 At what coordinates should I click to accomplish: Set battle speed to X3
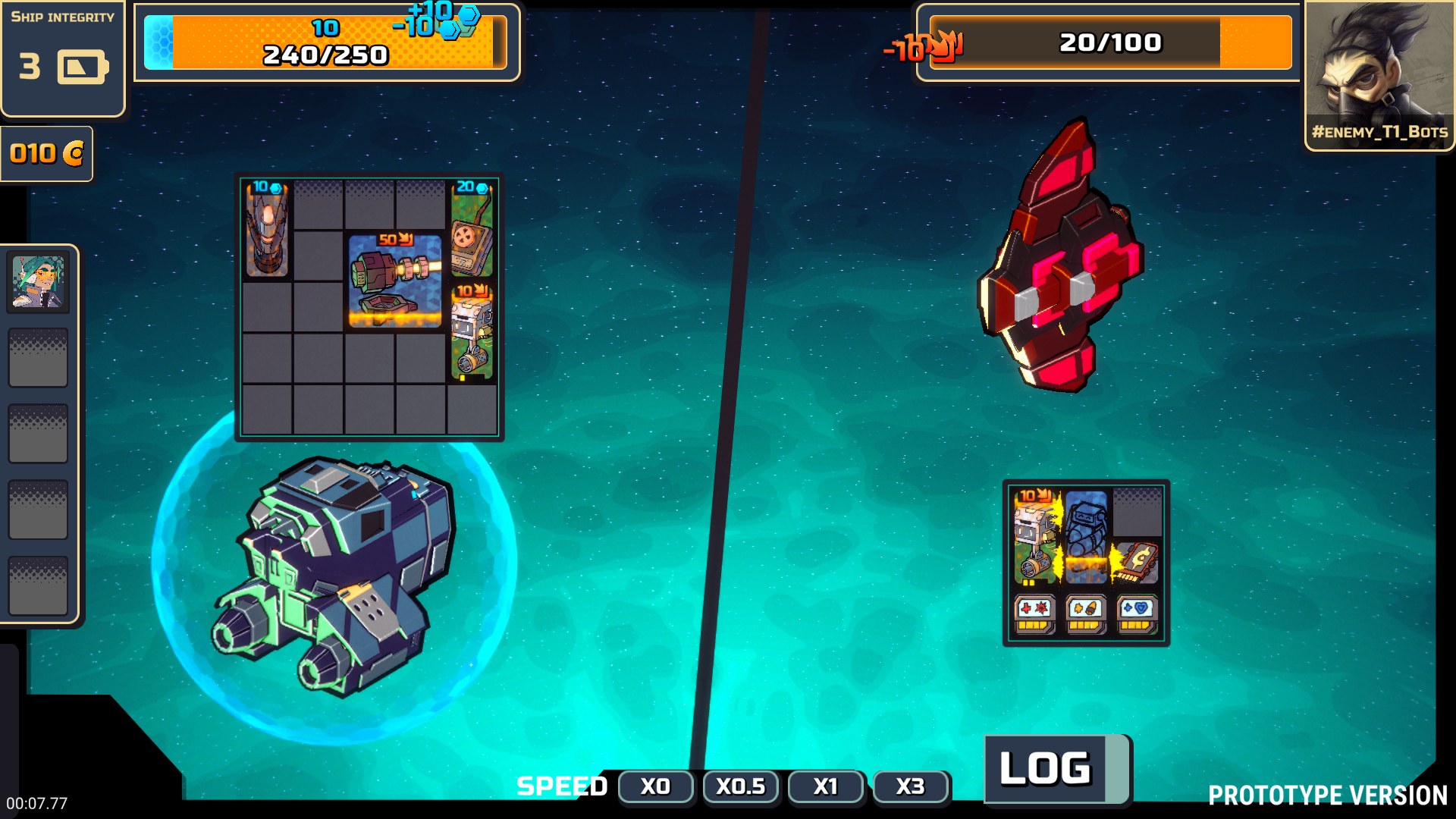click(910, 786)
